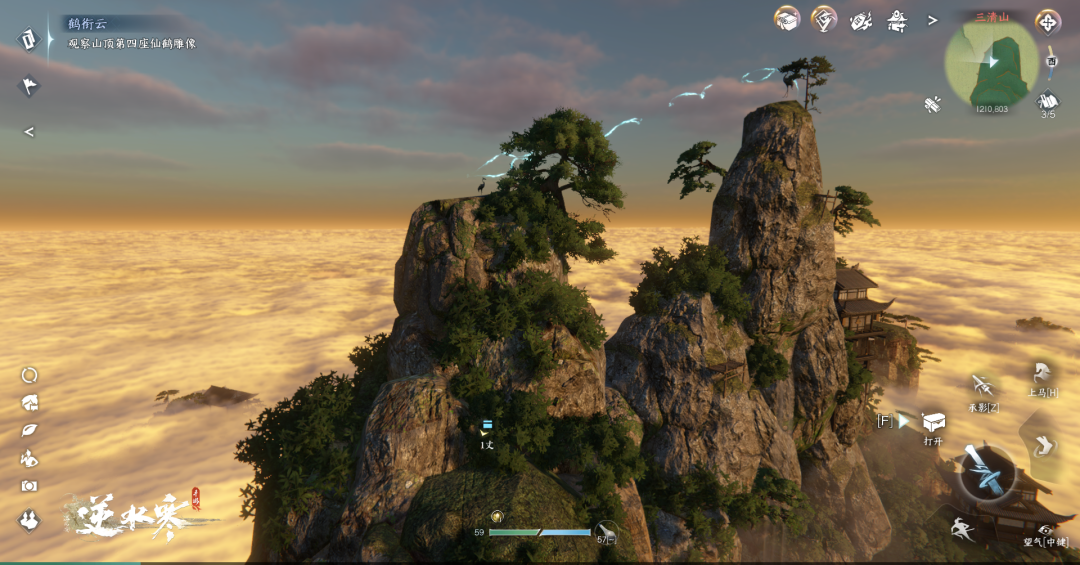1080x565 pixels.
Task: Click the circular ring icon on left
Action: [29, 376]
